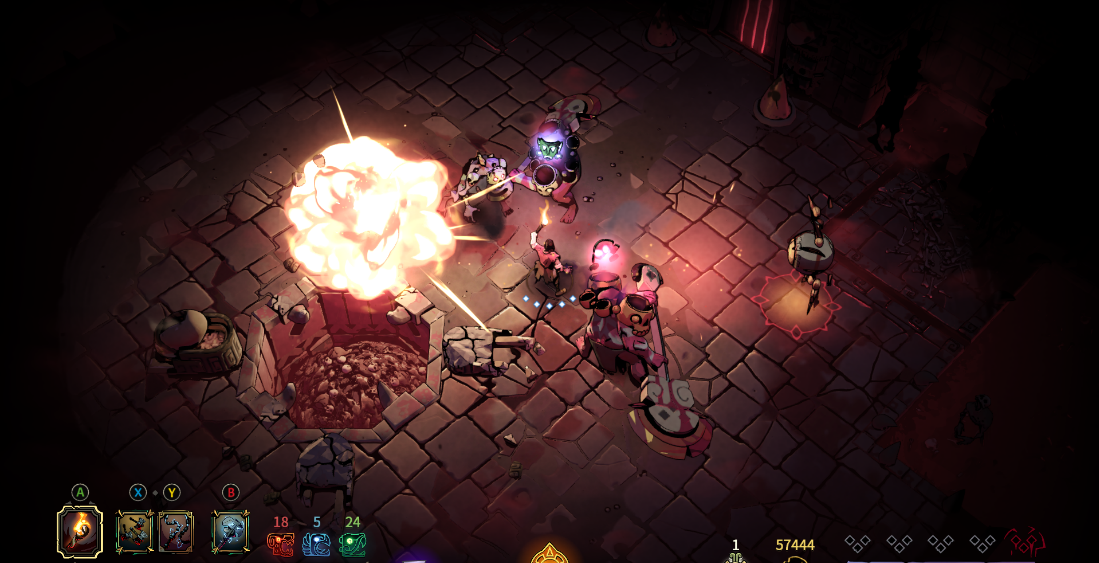
Task: Select the torch weapon slot
Action: 80,531
